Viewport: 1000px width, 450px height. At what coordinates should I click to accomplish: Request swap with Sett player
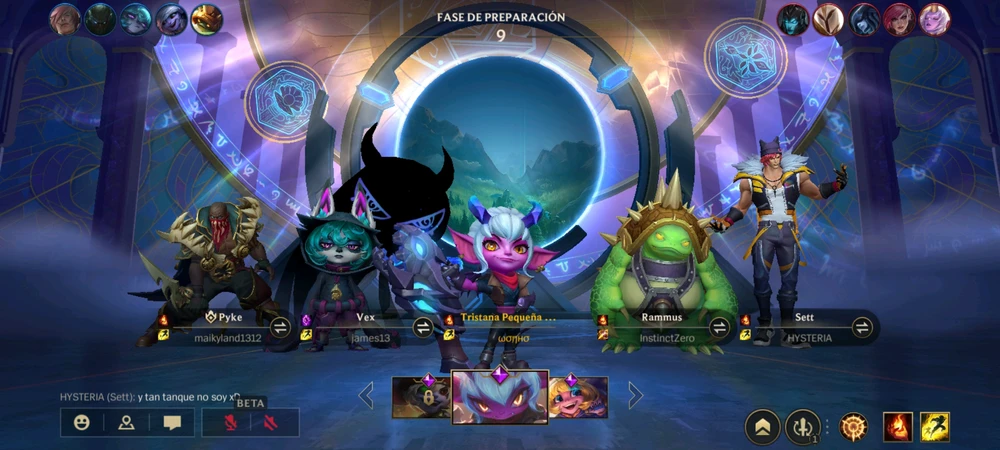[x=862, y=327]
